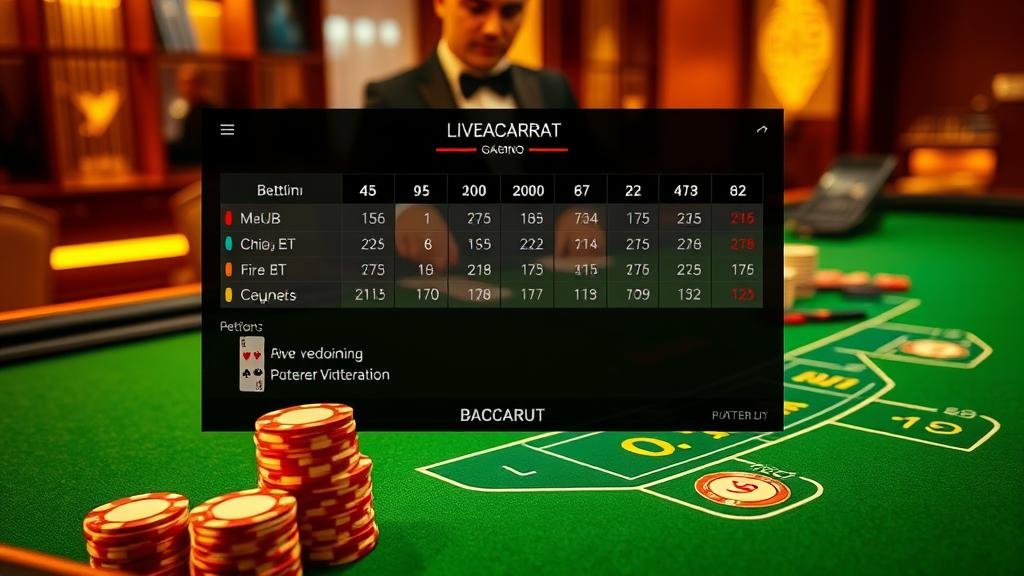Open the hamburger menu icon
This screenshot has height=576, width=1024.
227,130
